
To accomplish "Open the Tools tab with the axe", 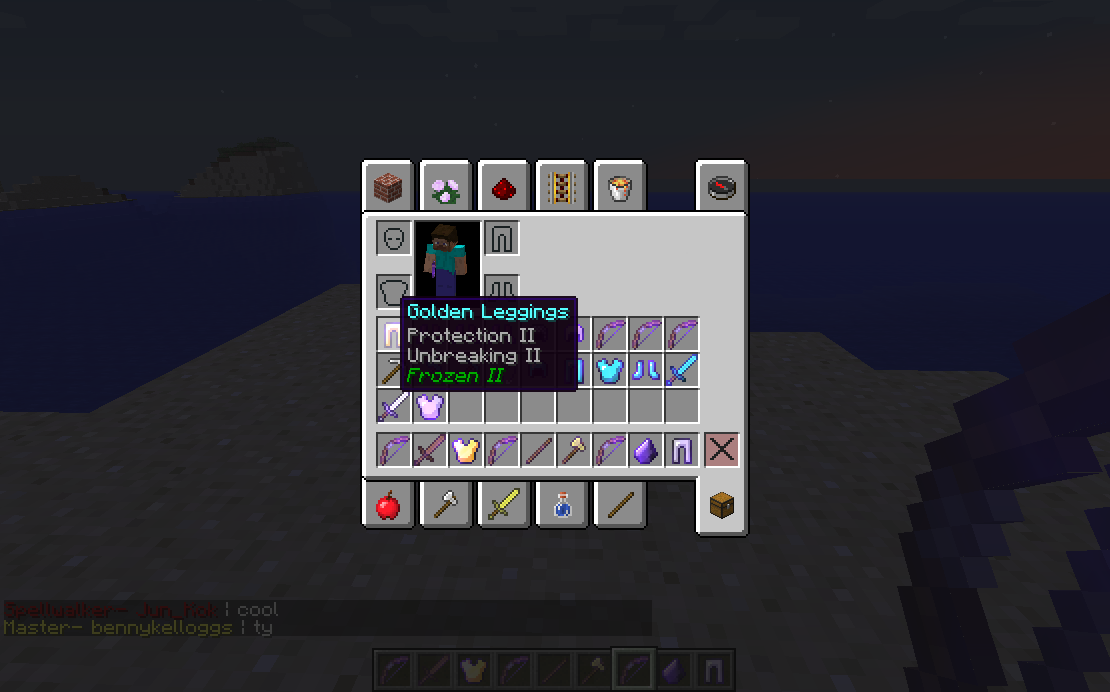I will 445,506.
